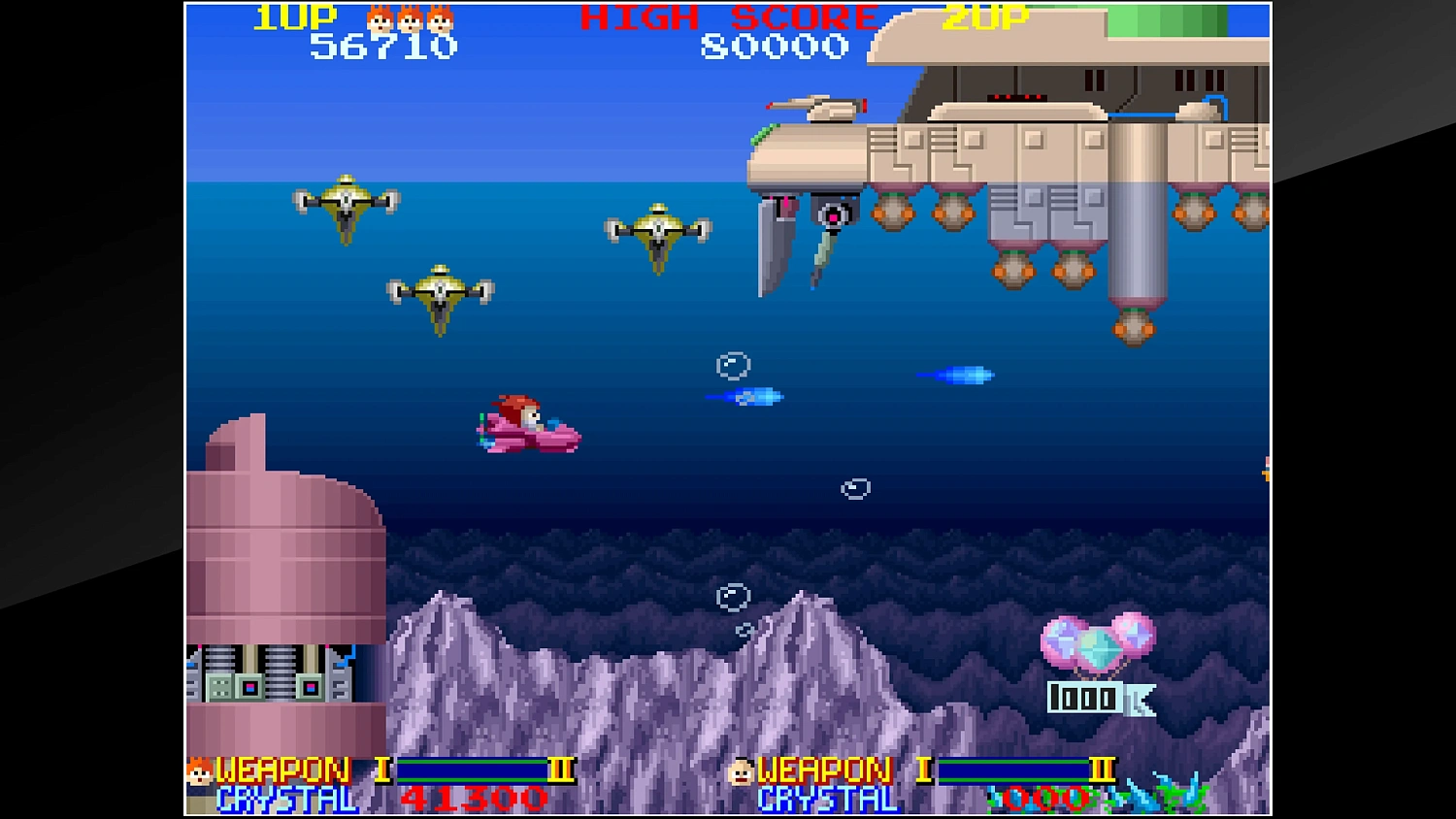Click the character head beside left WEAPON label
This screenshot has width=1456, height=819.
point(197,771)
